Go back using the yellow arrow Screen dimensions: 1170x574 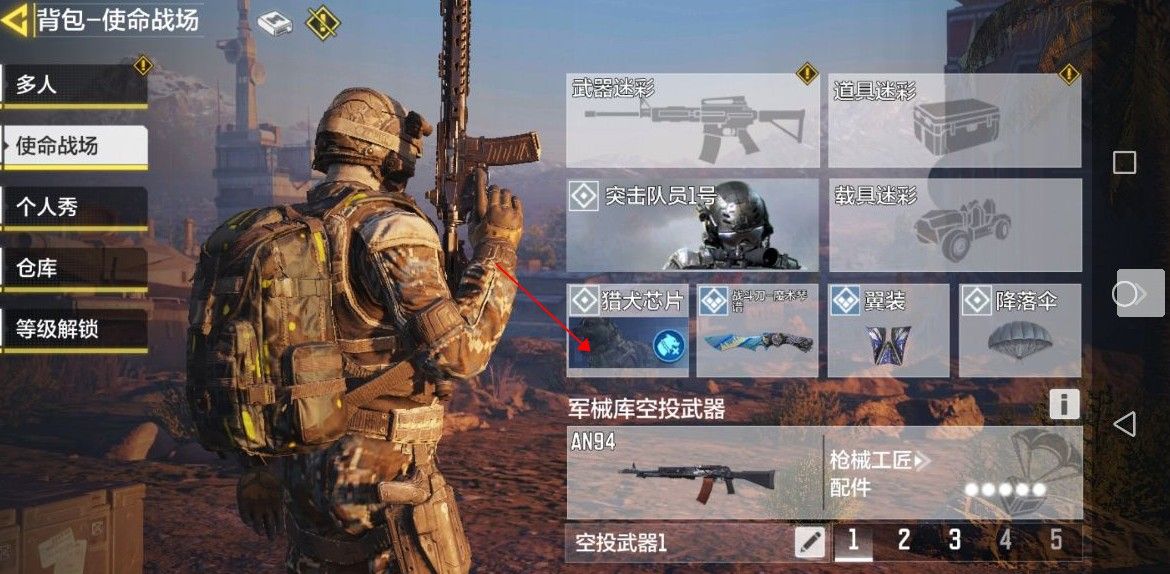click(15, 20)
